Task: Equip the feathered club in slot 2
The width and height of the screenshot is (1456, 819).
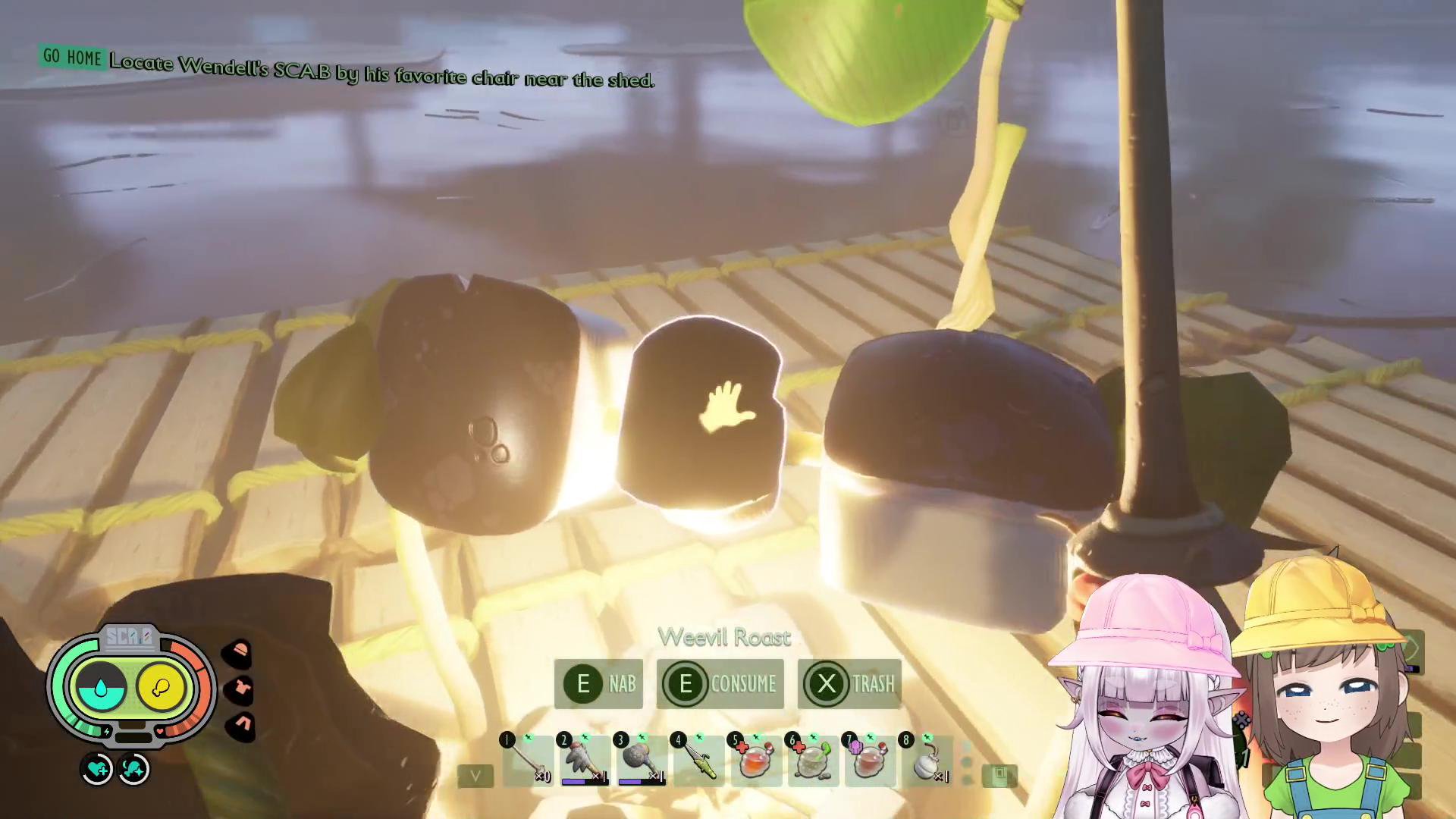Action: pos(585,760)
